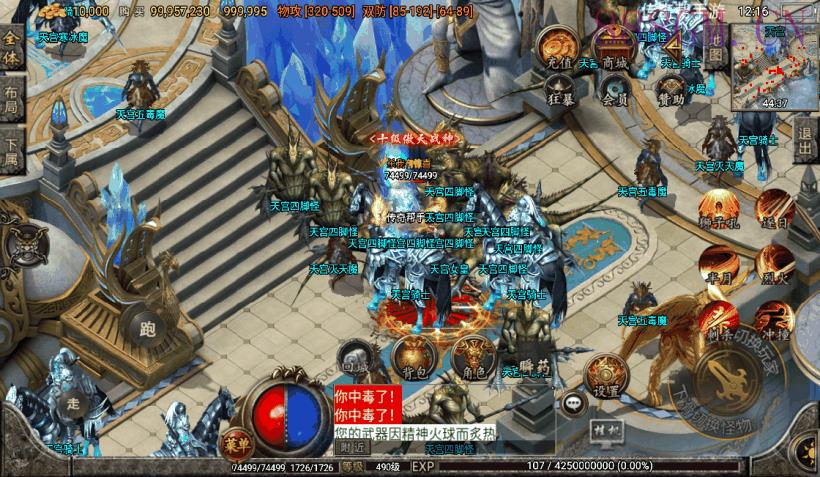The image size is (820, 477).
Task: Use the 逐日 skill
Action: [772, 208]
